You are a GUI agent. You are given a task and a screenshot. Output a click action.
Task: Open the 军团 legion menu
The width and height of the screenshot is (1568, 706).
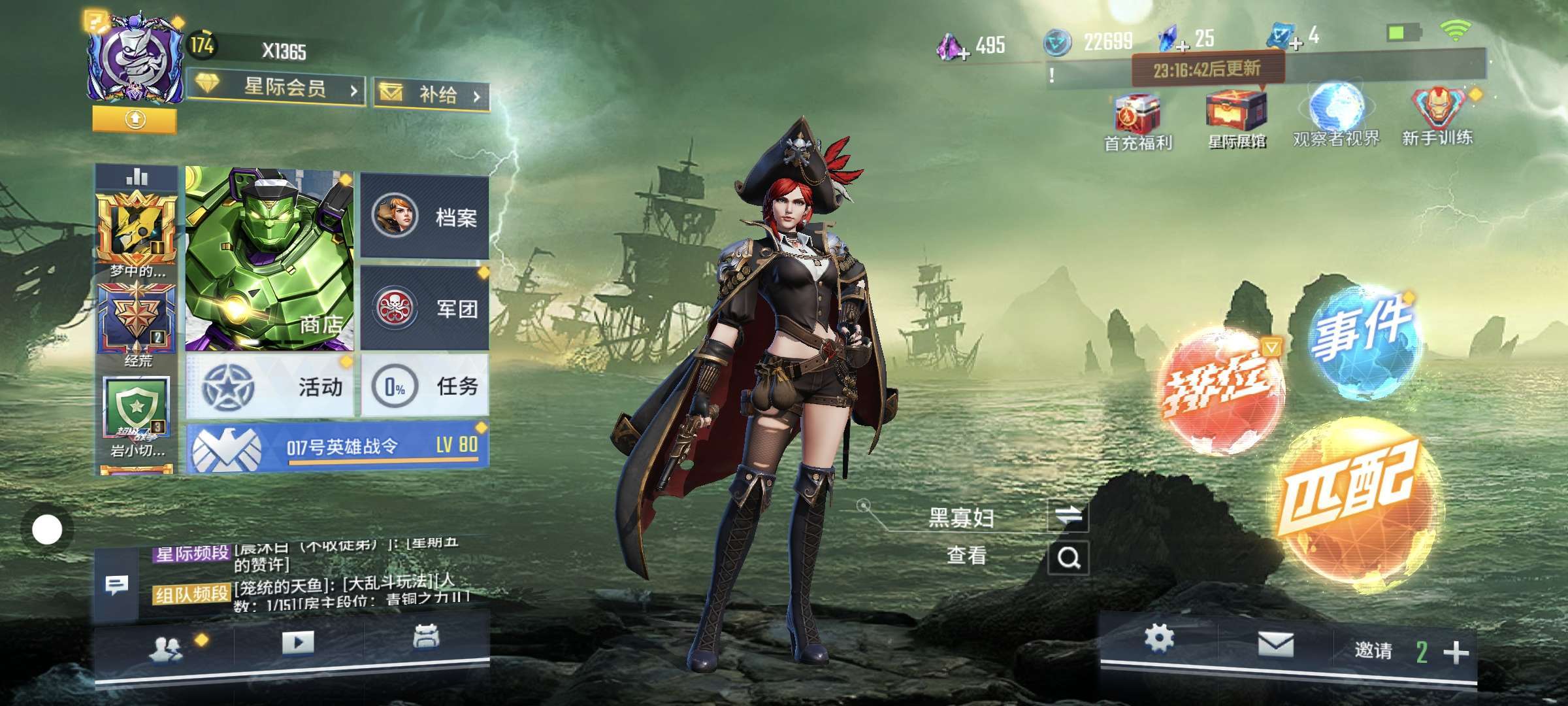[x=425, y=308]
